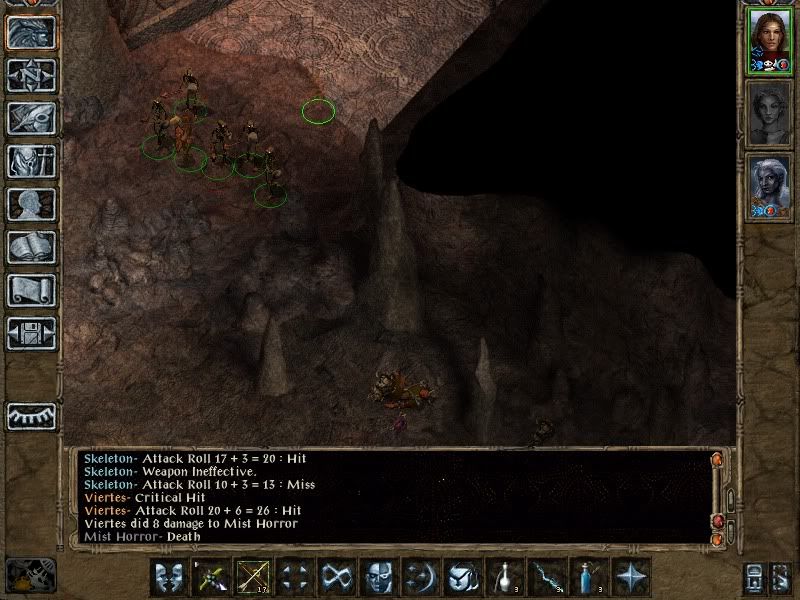800x600 pixels.
Task: Open the mage spellbook button
Action: pos(30,247)
